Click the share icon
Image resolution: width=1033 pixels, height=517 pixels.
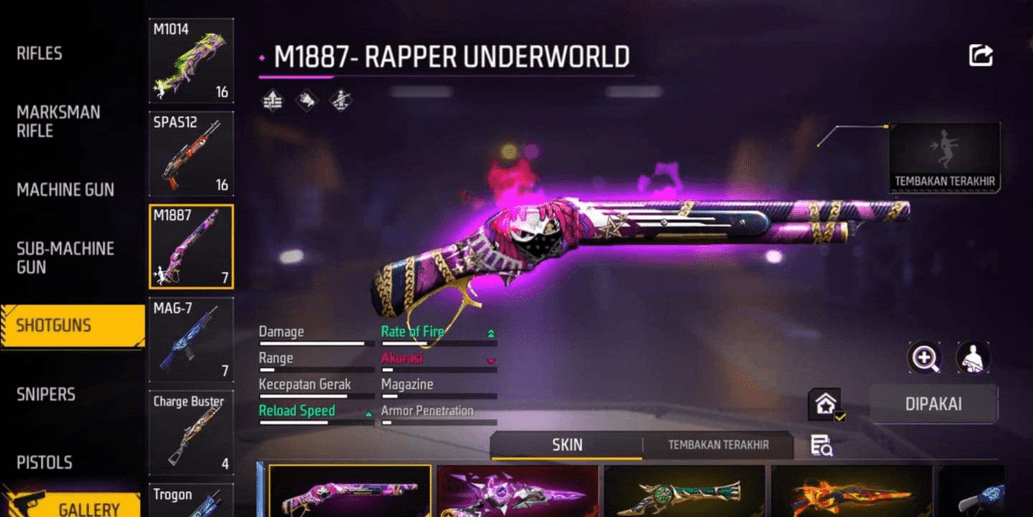(x=981, y=56)
